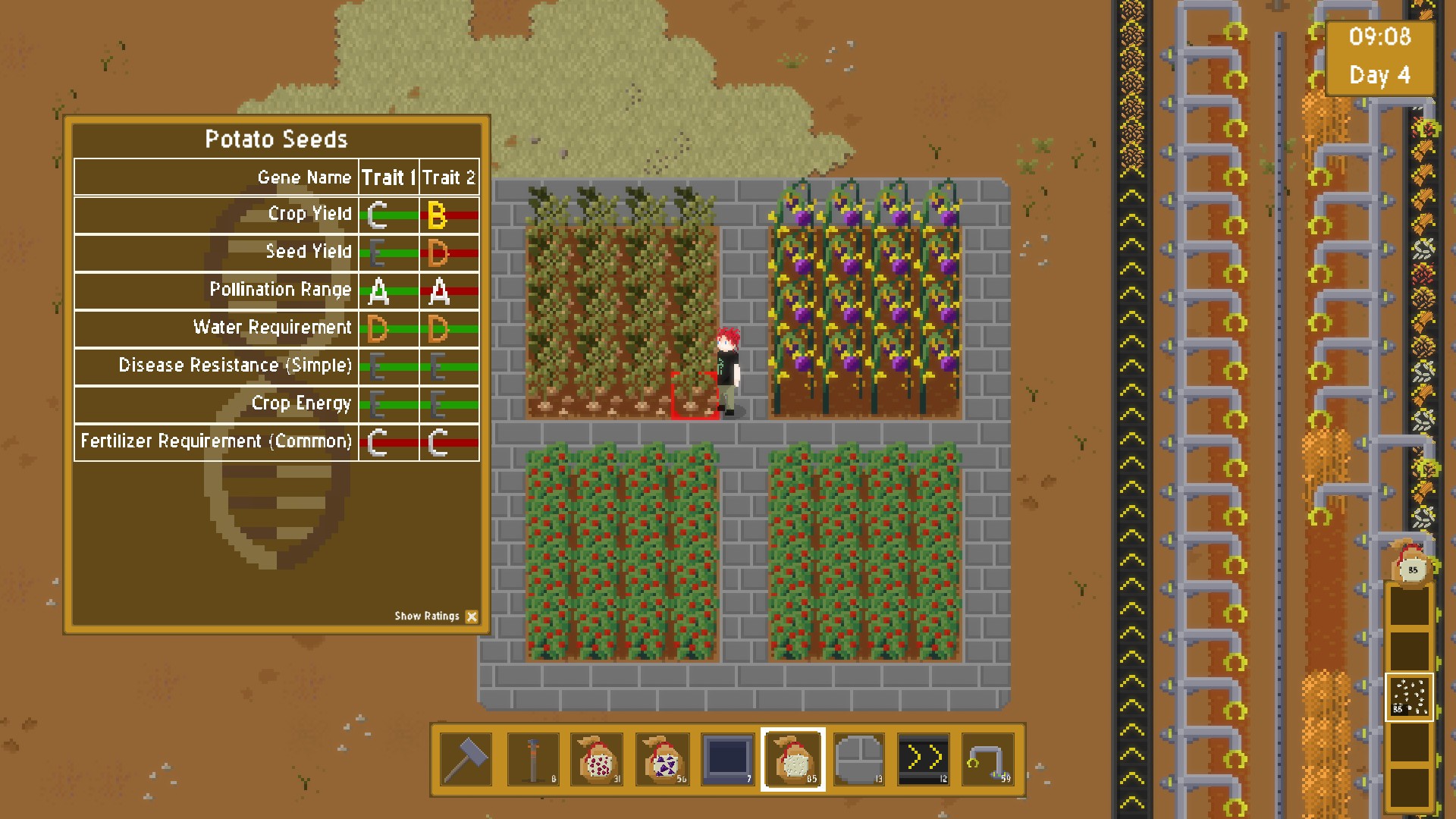
Task: Select the sprinkler post hotbar slot
Action: tap(533, 758)
